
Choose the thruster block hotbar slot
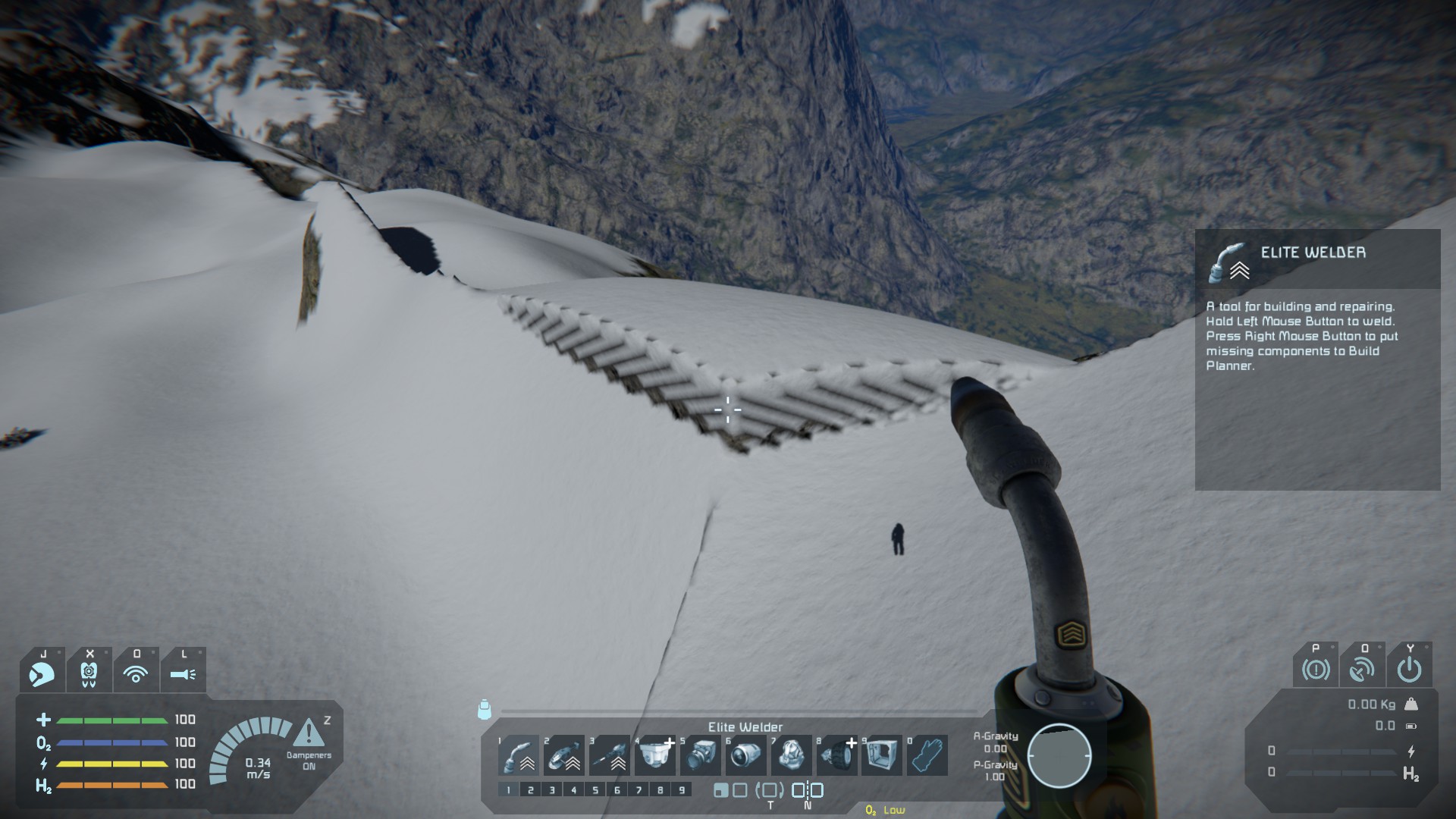745,755
